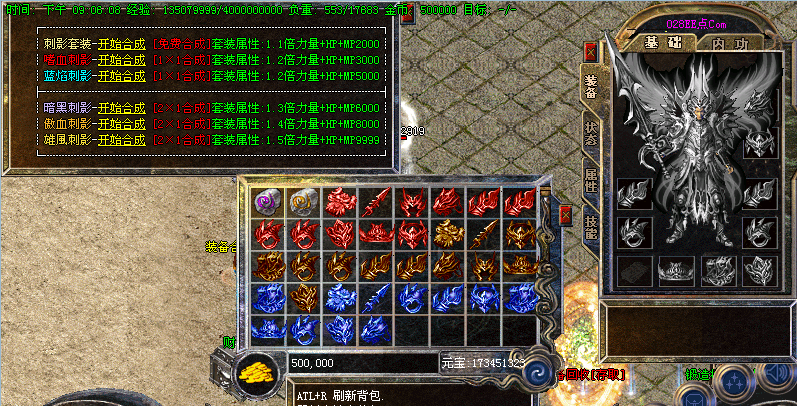Screen dimensions: 797x406
Task: Start synthesis for 嗜血刺影 set
Action: pos(121,60)
